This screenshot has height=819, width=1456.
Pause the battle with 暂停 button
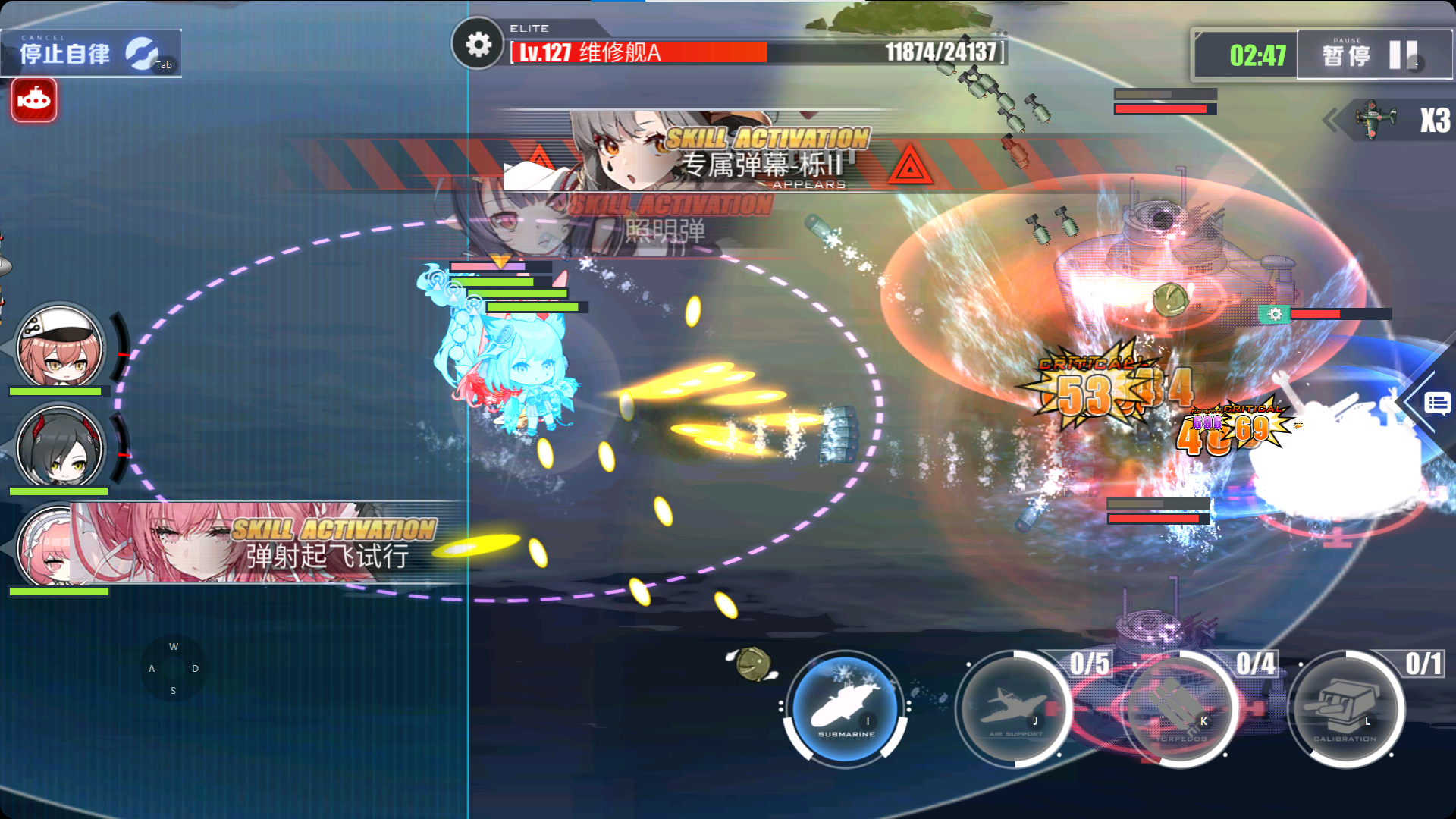tap(1373, 55)
